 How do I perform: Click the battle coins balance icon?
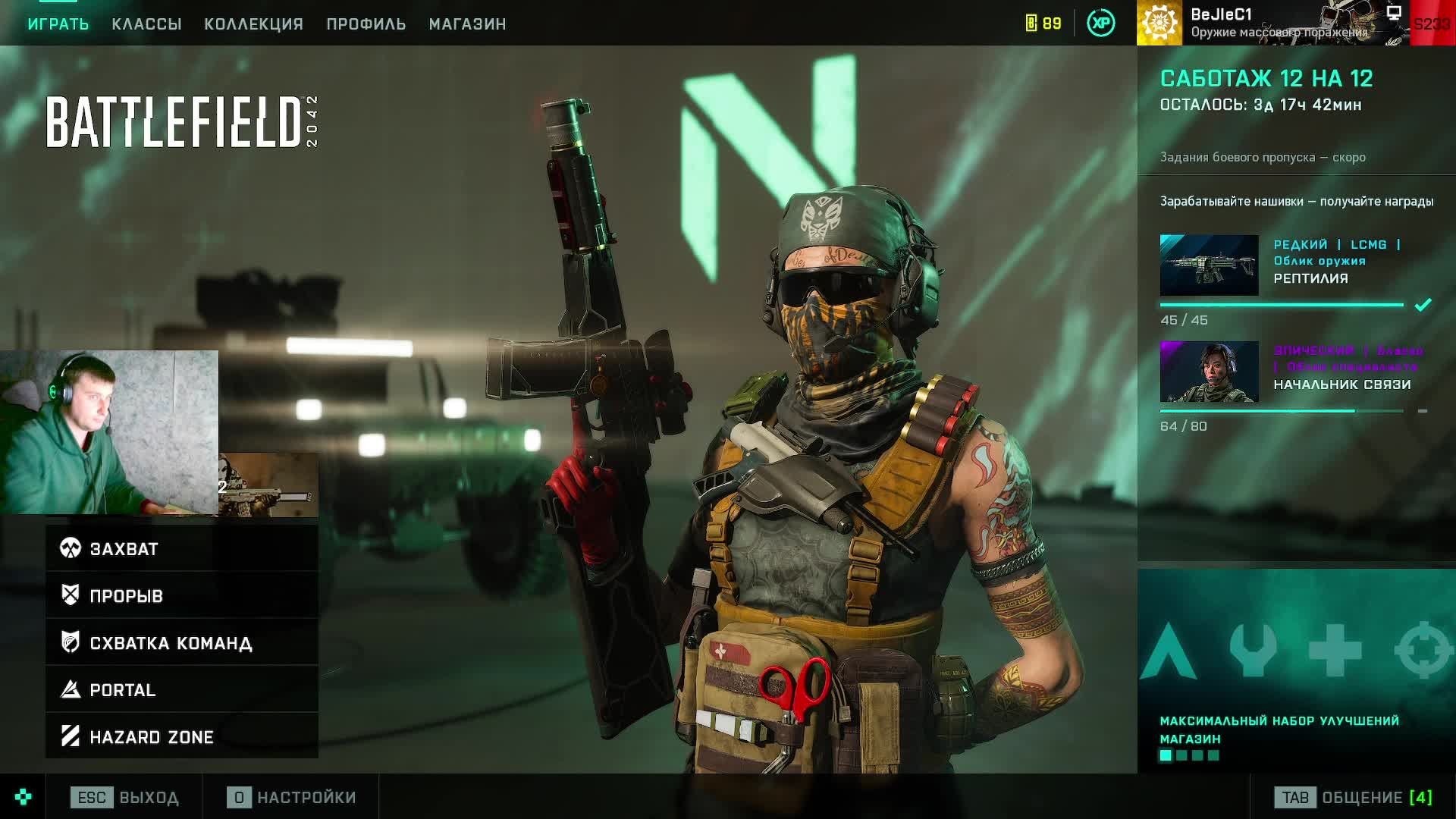tap(1043, 24)
